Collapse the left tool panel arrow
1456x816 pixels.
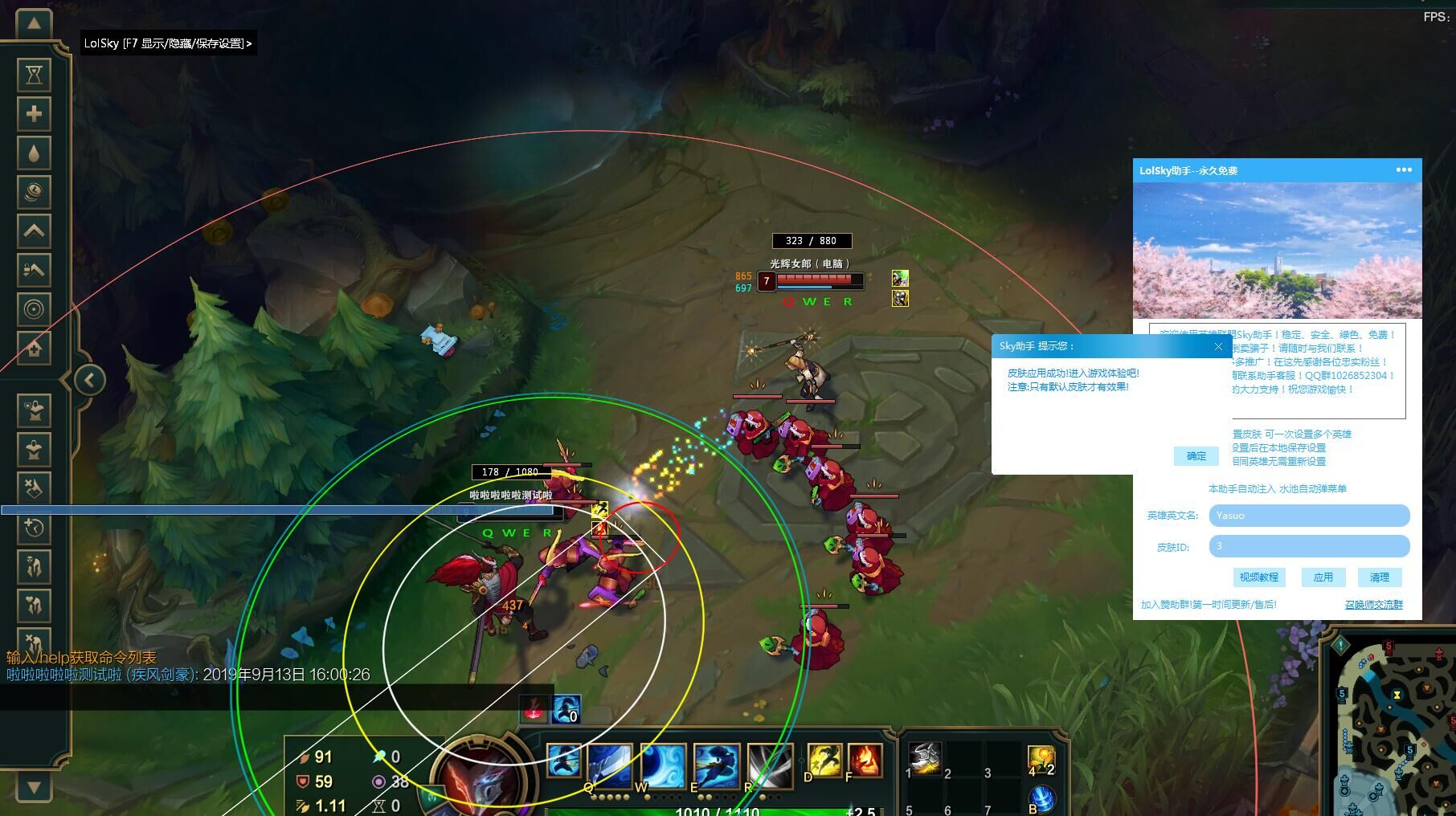(90, 380)
